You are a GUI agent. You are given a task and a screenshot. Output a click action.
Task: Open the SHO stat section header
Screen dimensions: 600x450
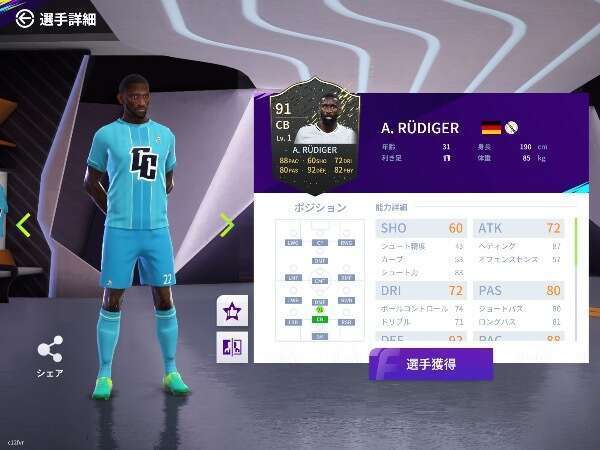[x=421, y=229]
